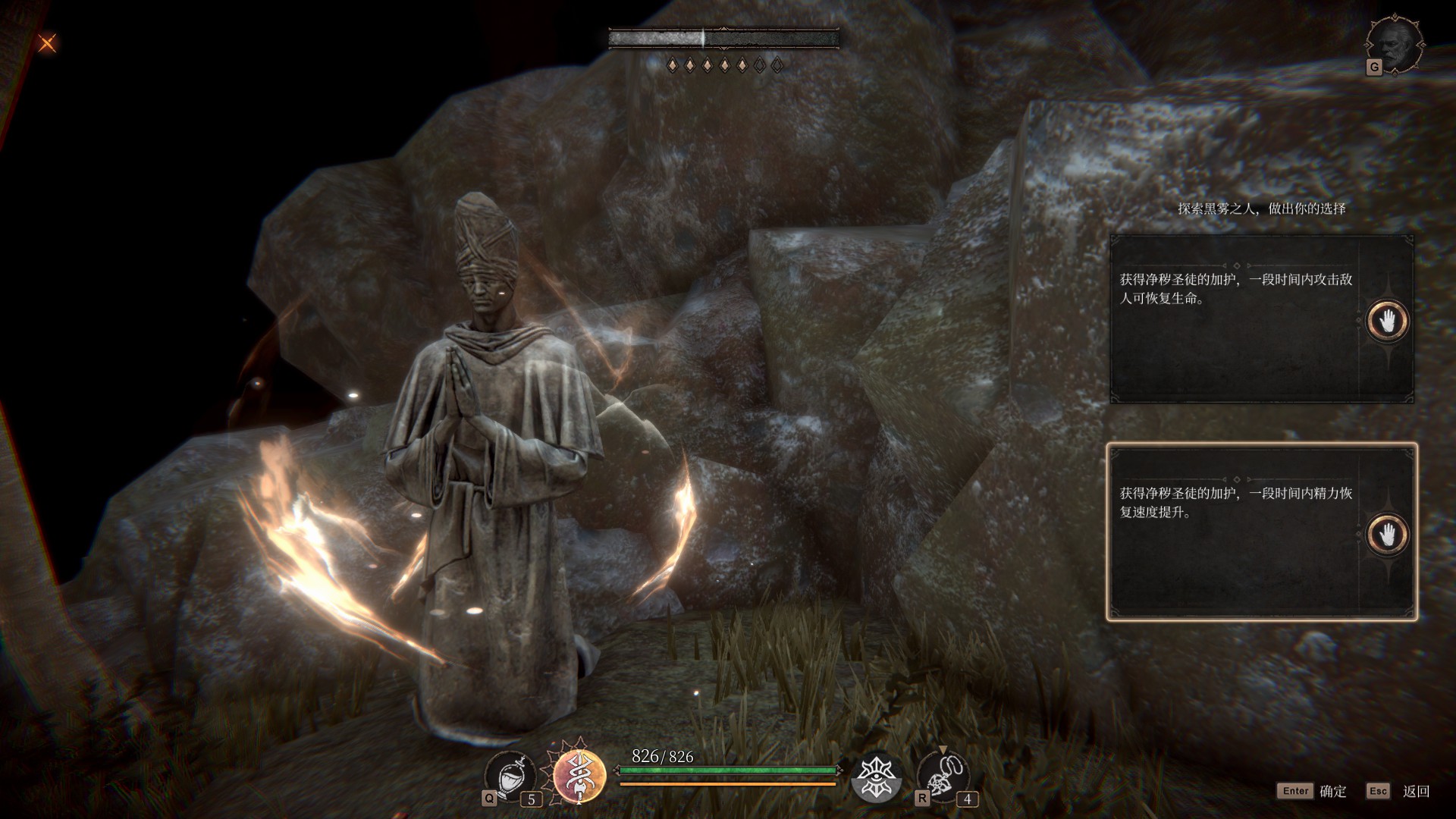Open the bearded old man portrait
This screenshot has height=819, width=1456.
pos(1394,45)
